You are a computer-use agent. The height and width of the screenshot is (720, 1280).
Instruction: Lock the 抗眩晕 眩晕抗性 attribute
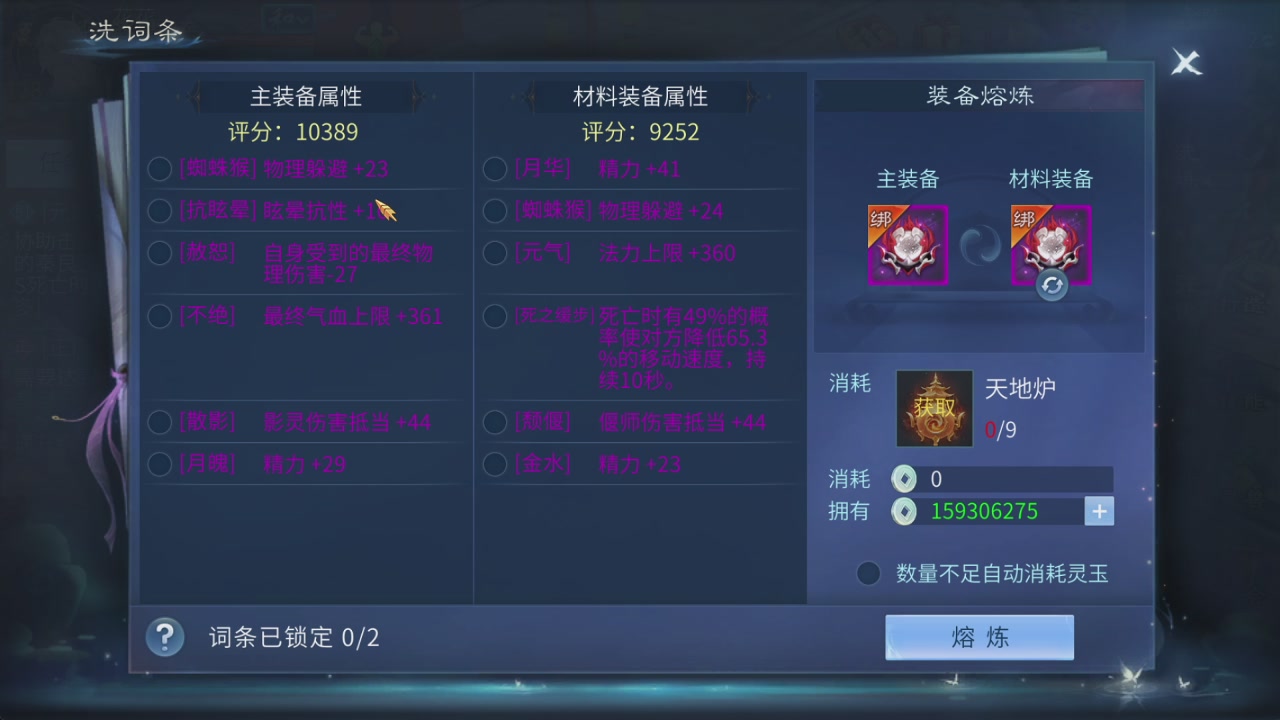158,211
